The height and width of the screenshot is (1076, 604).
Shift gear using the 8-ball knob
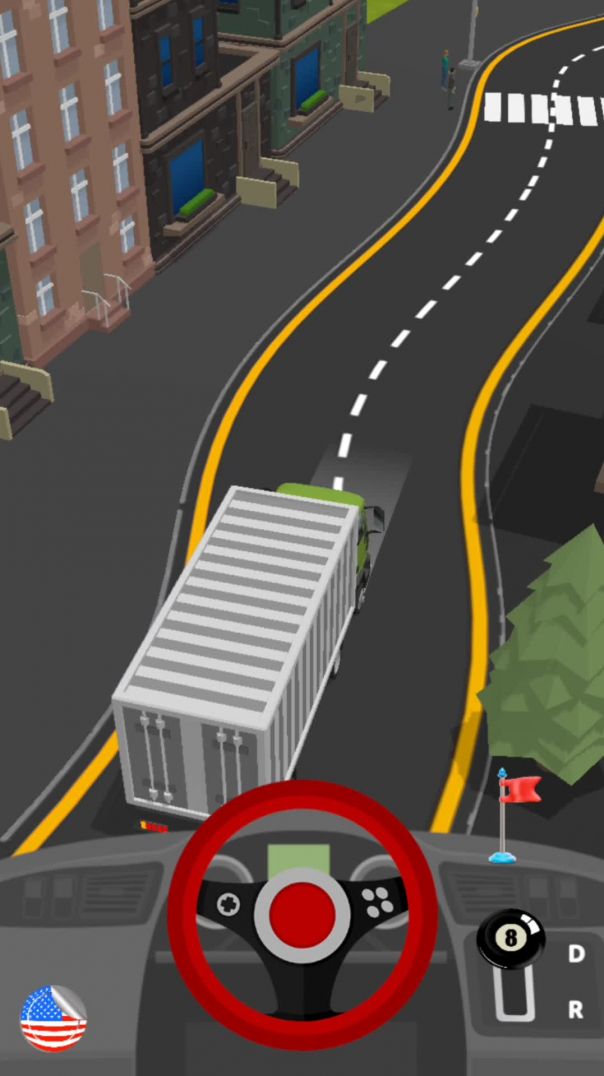click(x=510, y=939)
